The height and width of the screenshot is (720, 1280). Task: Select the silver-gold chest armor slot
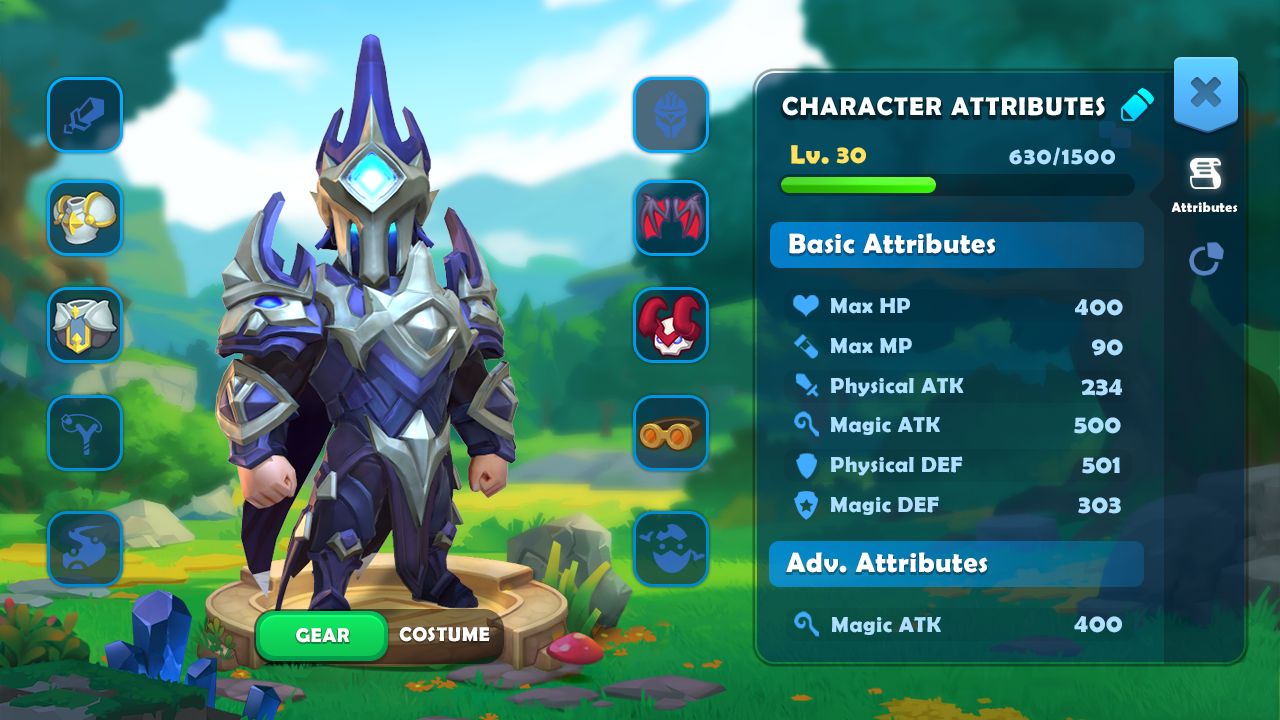pos(85,218)
